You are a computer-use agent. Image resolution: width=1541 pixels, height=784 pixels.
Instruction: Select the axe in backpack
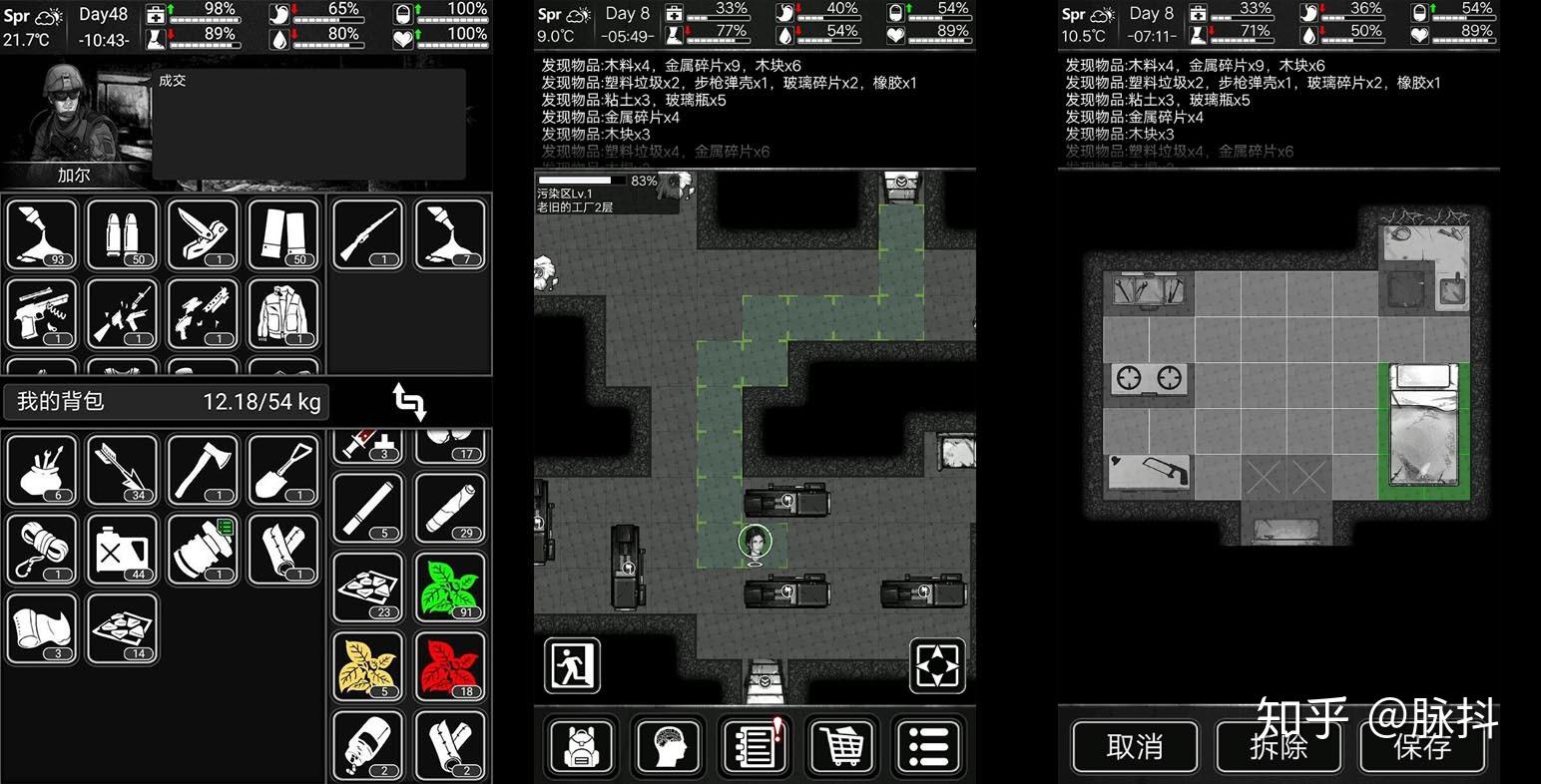tap(203, 470)
